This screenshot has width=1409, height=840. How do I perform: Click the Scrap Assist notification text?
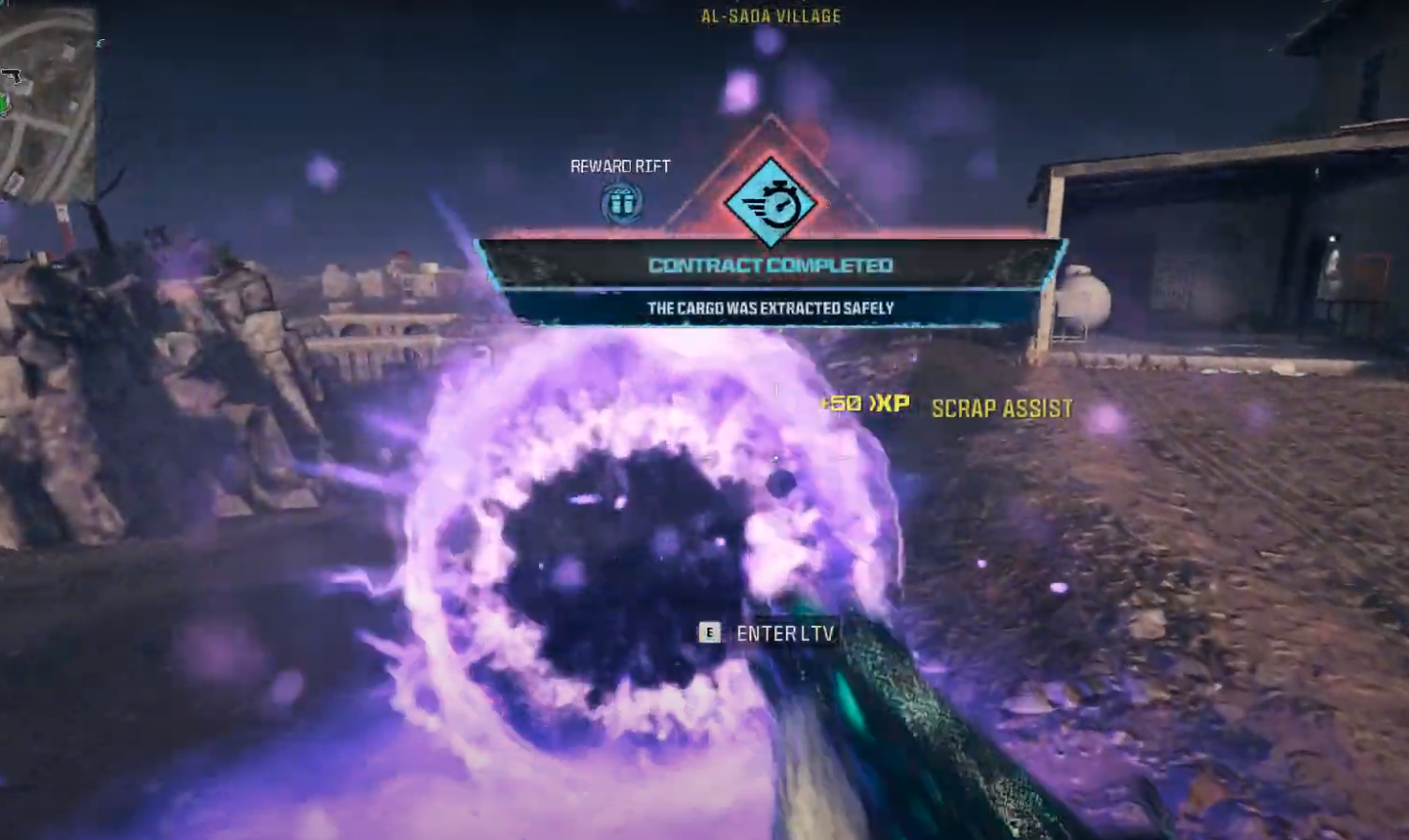[x=1001, y=407]
